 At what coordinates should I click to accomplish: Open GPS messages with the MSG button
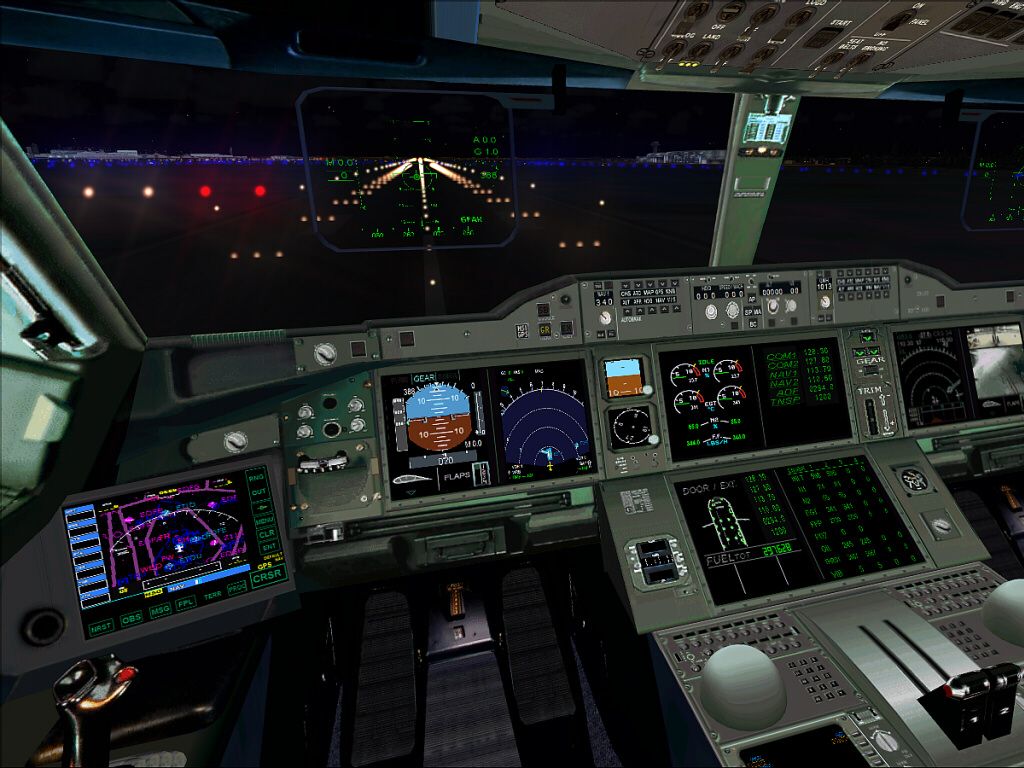(160, 610)
